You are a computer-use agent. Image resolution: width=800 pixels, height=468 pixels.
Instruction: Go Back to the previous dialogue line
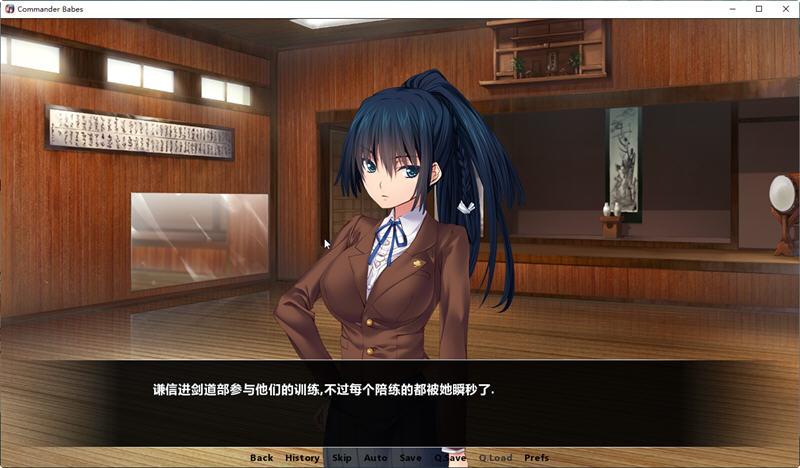tap(261, 458)
